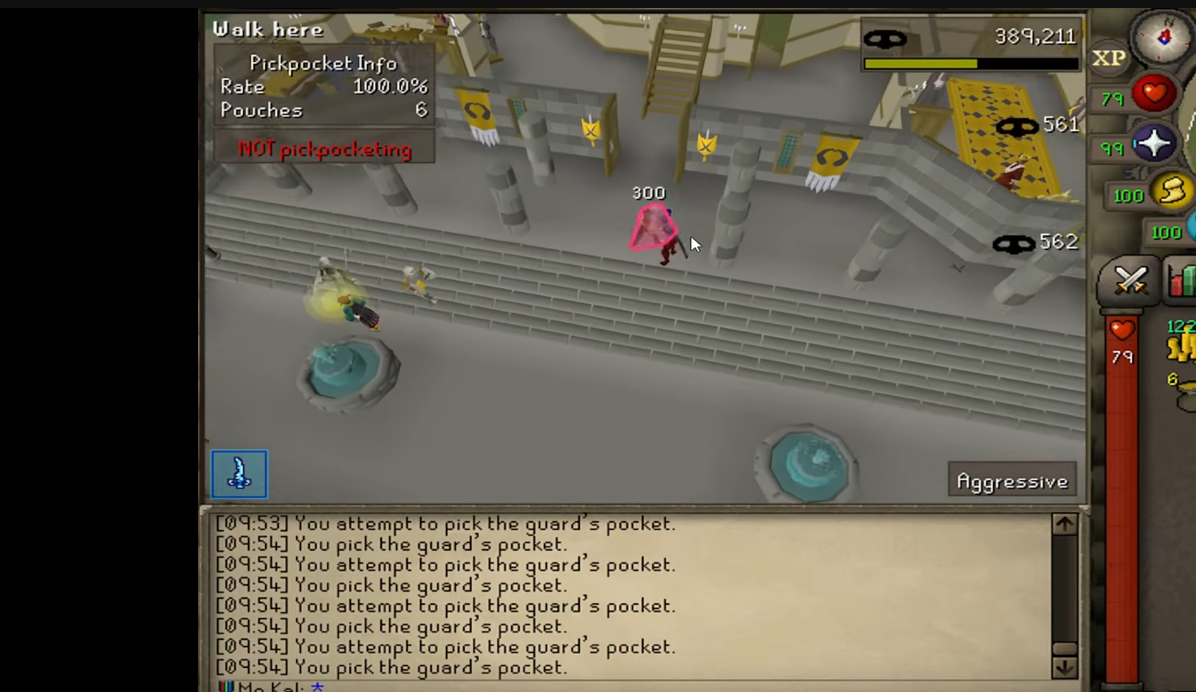Toggle run with the yellow boot orb

(x=1172, y=191)
